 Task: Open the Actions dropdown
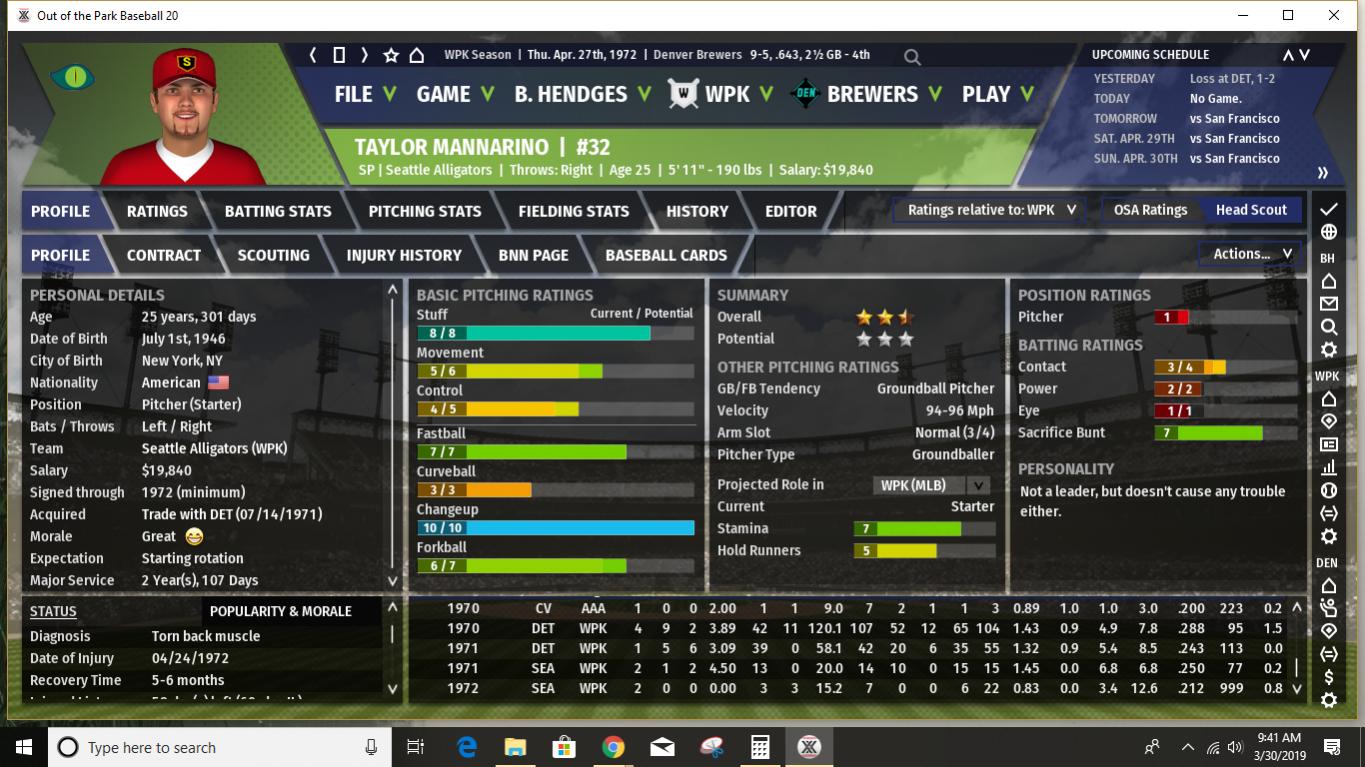point(1252,254)
